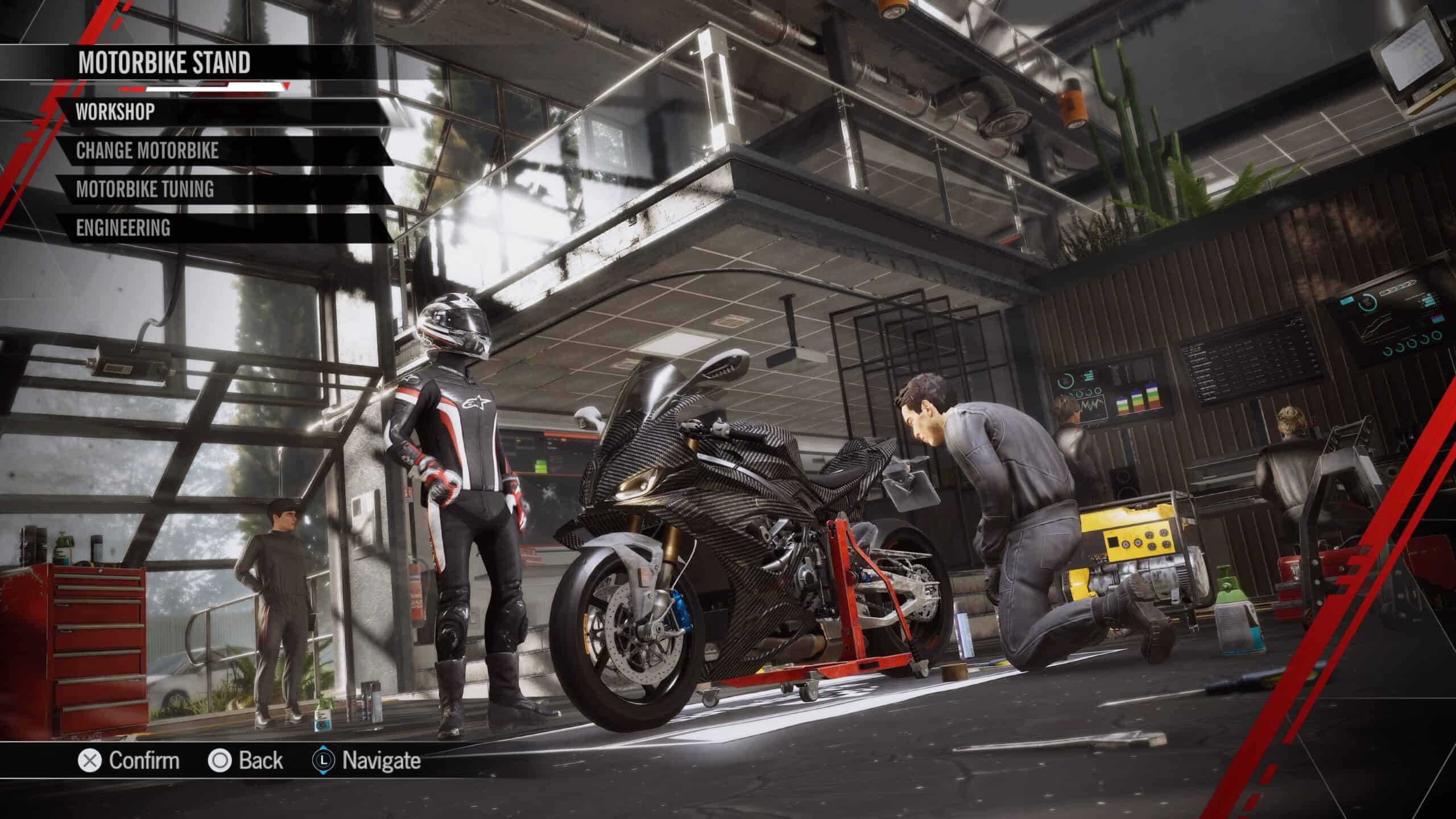Select Change Motorbike option

point(147,151)
